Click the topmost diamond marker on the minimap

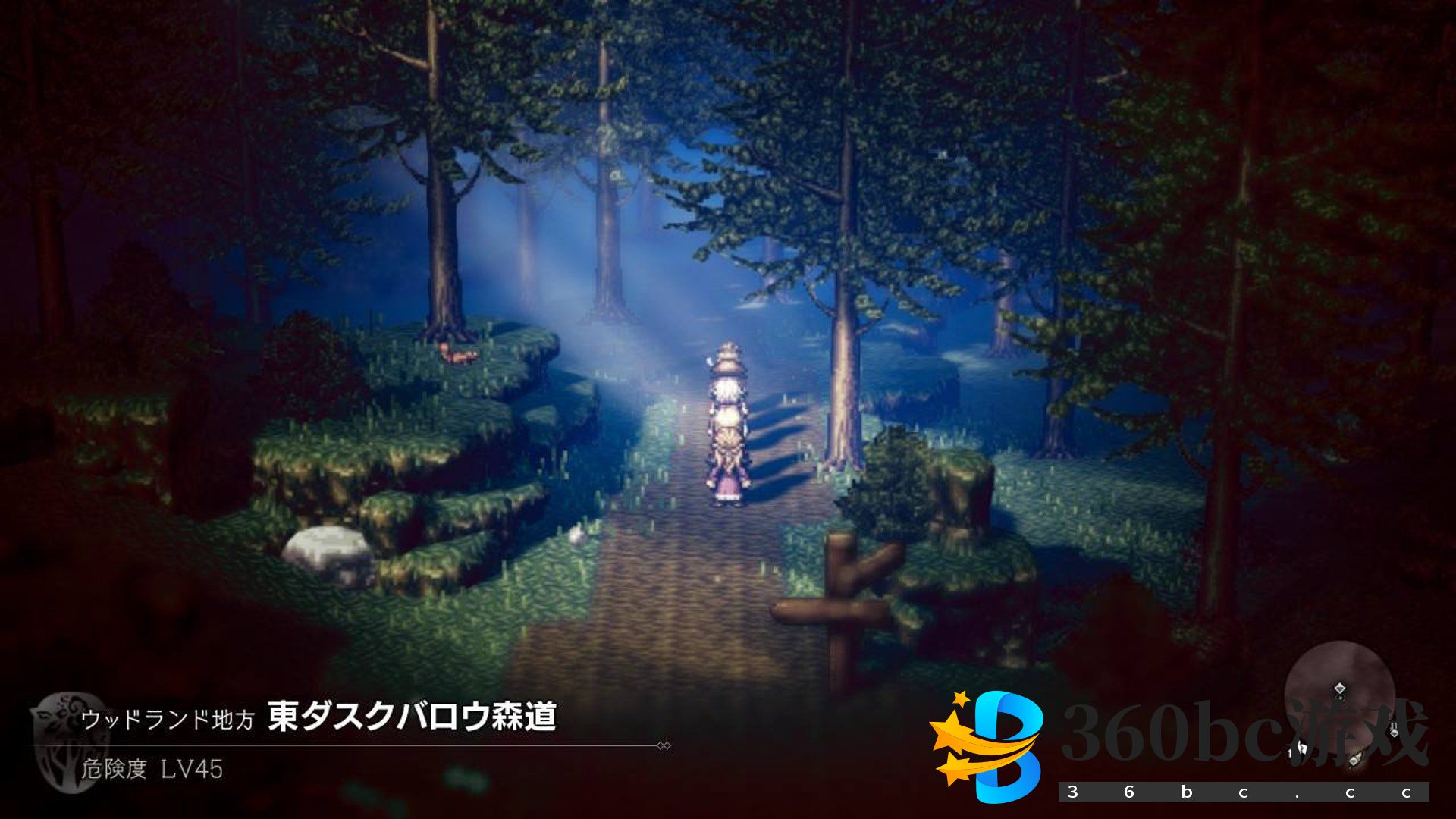click(1341, 687)
